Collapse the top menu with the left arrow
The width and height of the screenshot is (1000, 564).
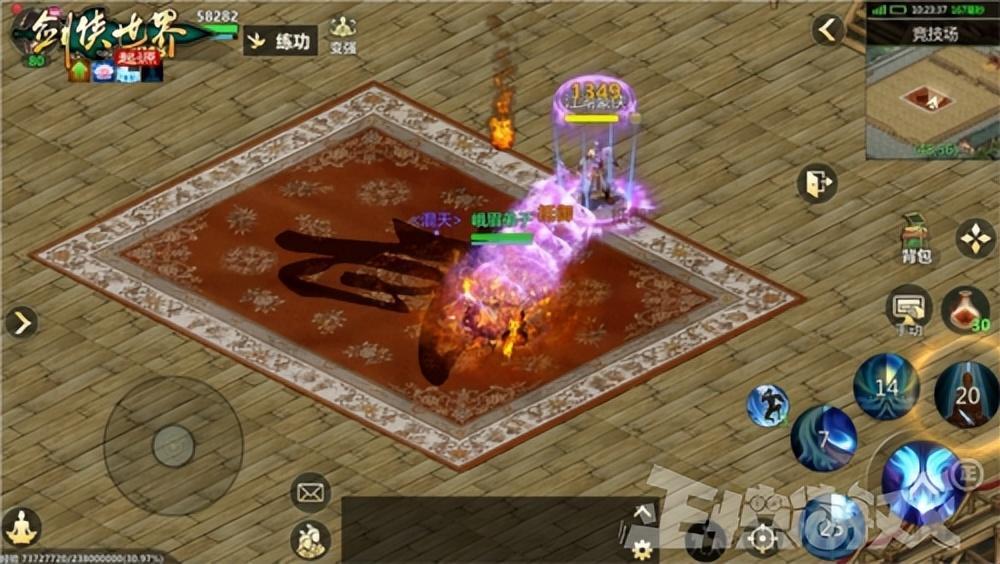point(828,30)
